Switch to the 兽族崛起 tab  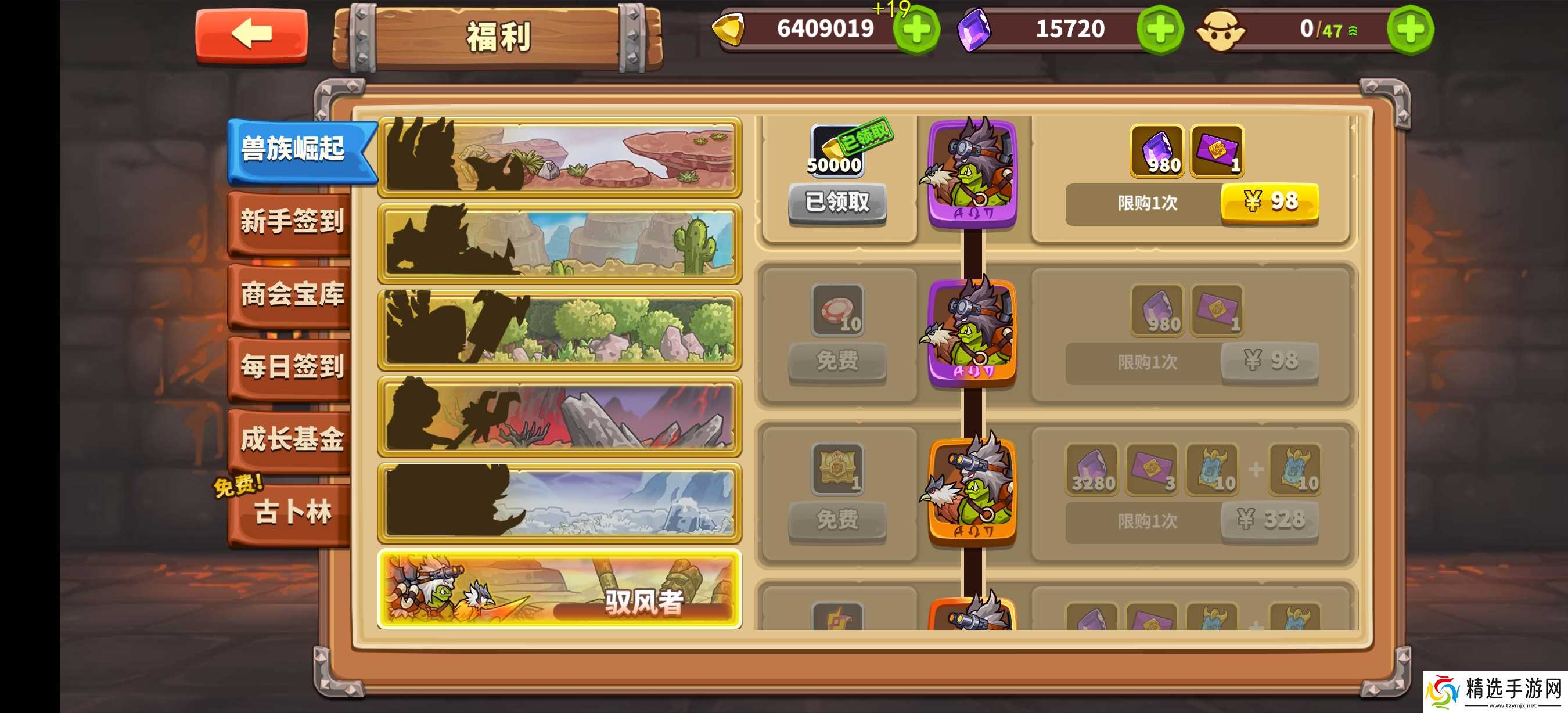tap(294, 149)
